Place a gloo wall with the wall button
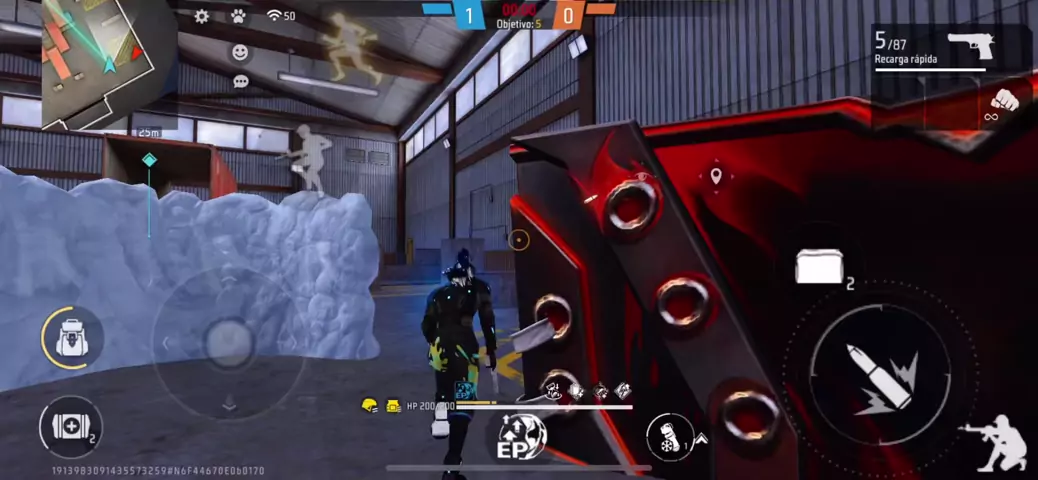The height and width of the screenshot is (480, 1038). (820, 267)
